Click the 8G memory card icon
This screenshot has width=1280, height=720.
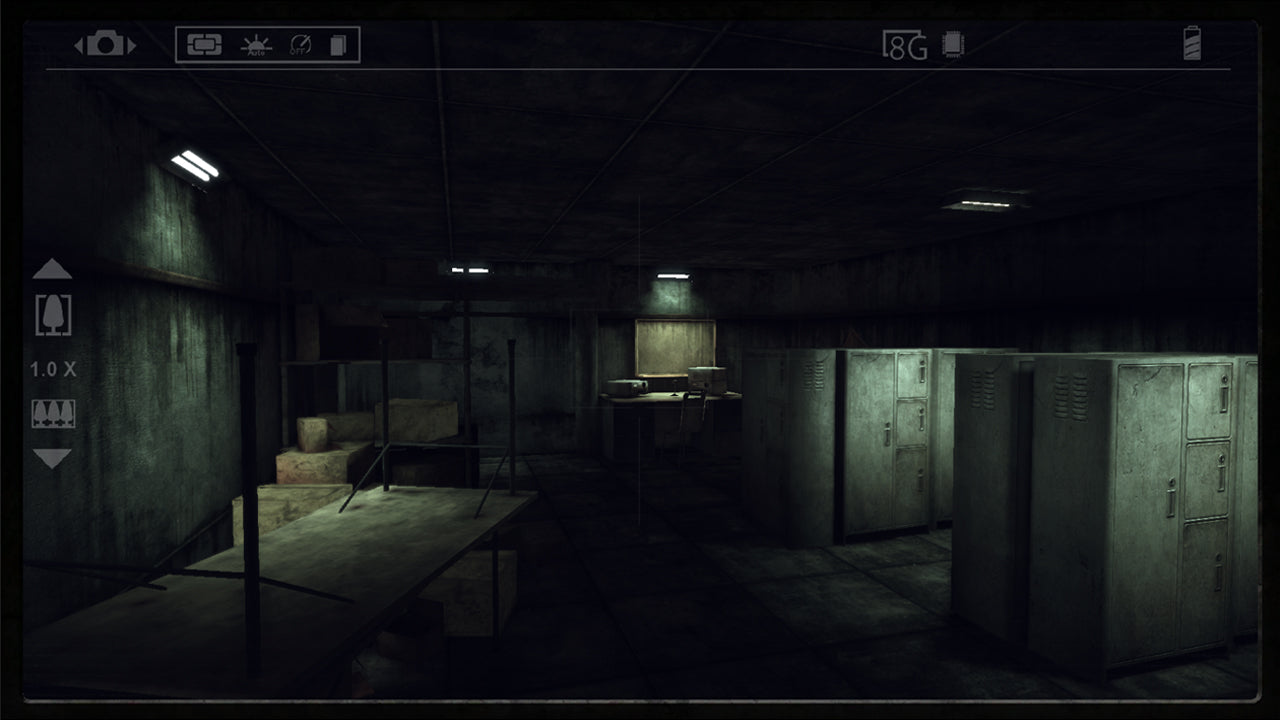click(904, 45)
